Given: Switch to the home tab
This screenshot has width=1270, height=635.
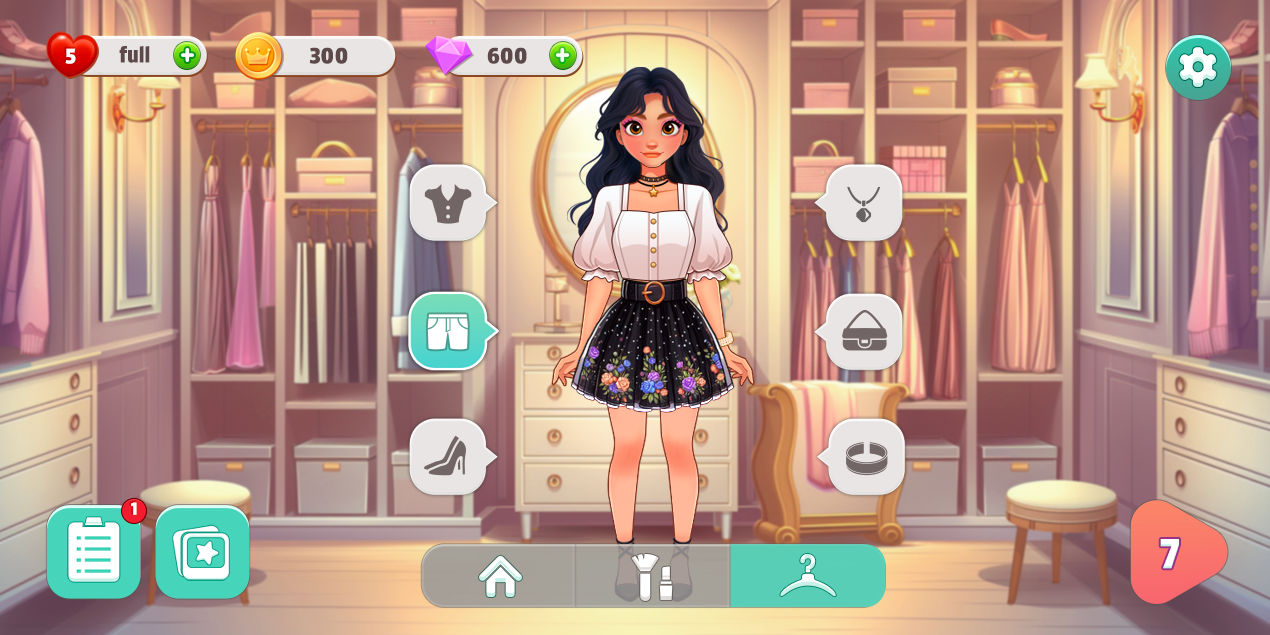Looking at the screenshot, I should pyautogui.click(x=500, y=576).
